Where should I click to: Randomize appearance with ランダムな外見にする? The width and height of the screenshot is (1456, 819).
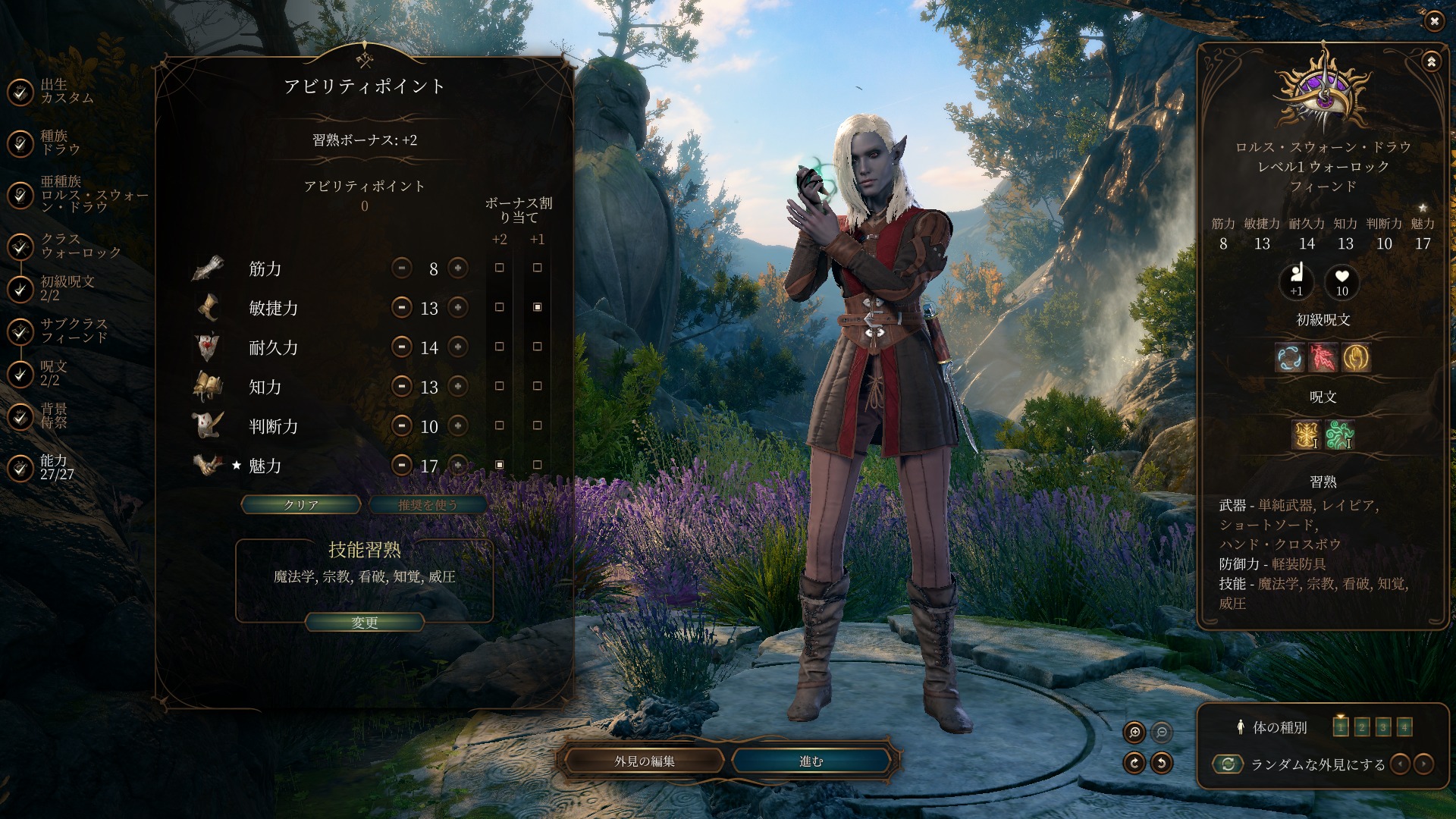[x=1228, y=764]
